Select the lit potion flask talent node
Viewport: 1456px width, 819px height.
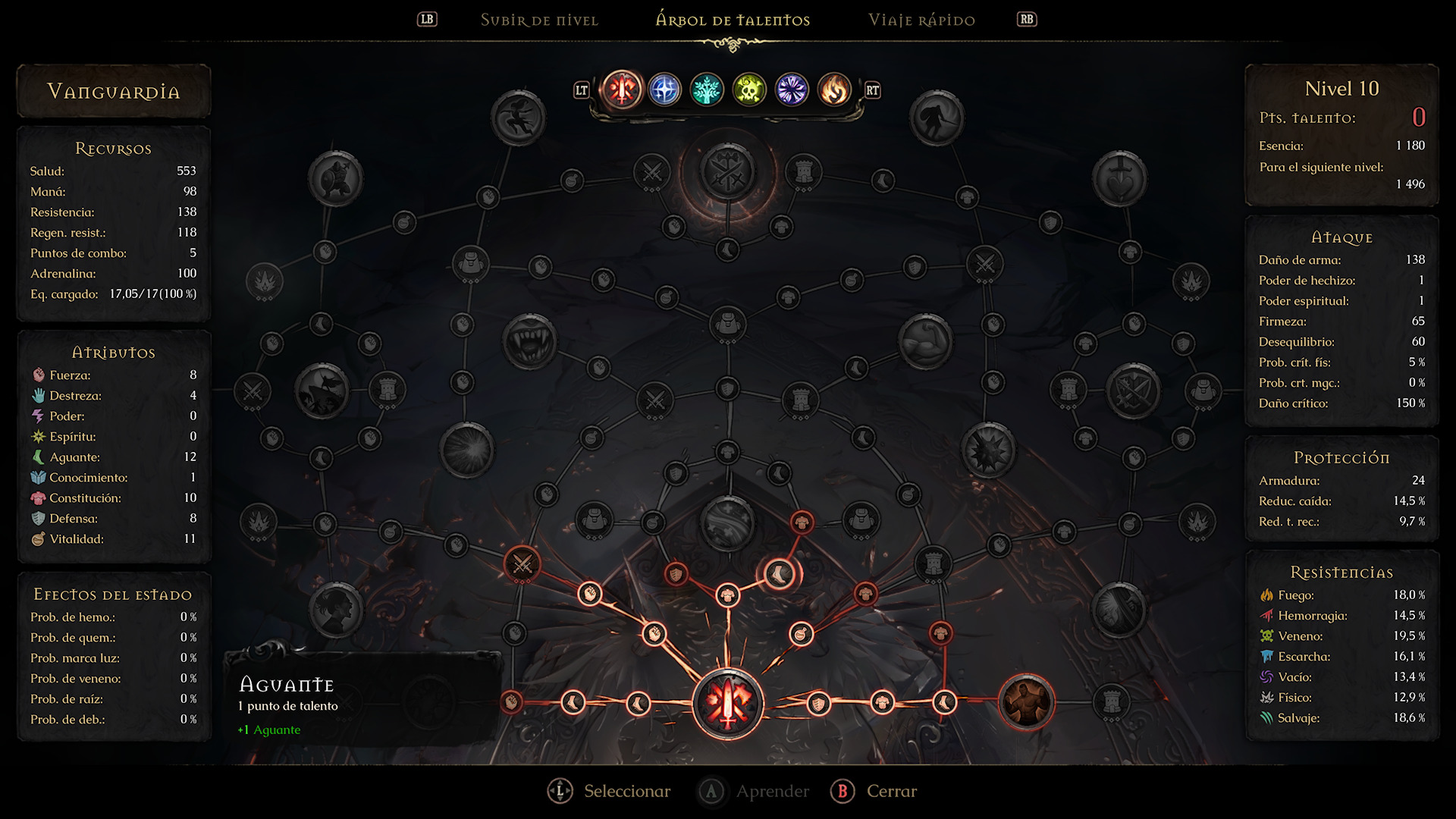click(801, 633)
